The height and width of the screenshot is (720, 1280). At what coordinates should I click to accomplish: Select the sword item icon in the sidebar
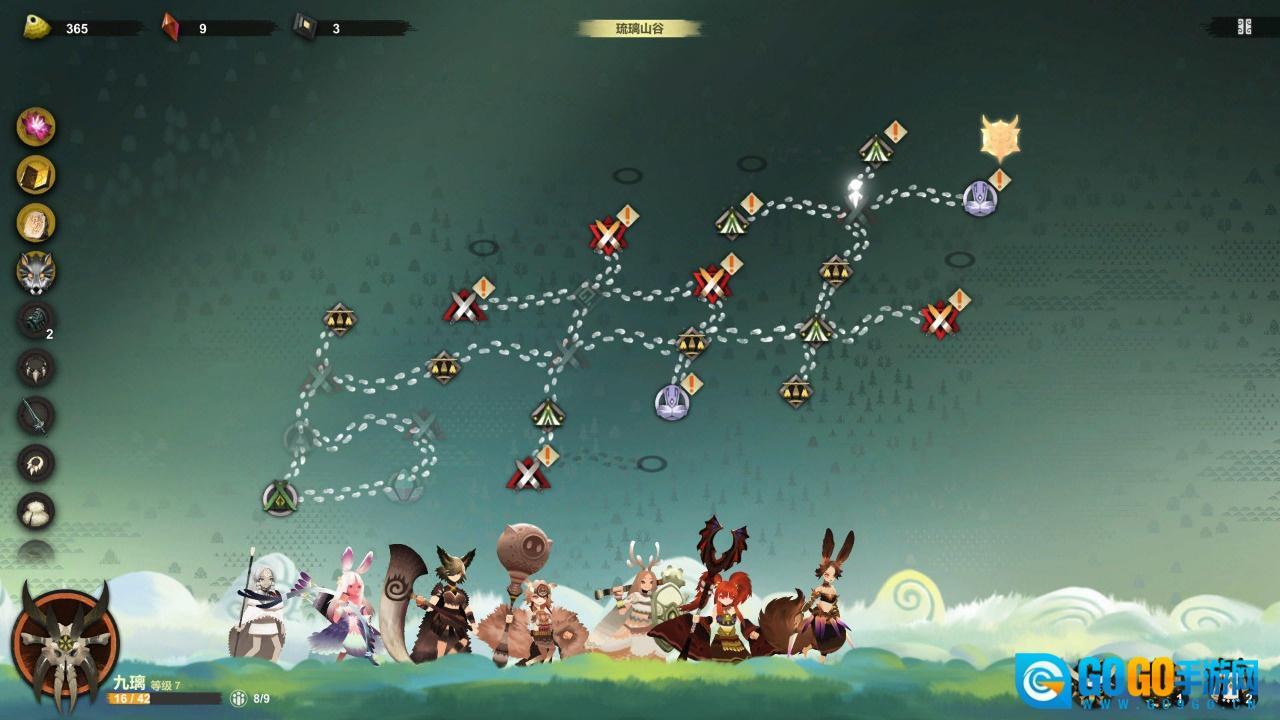coord(36,415)
